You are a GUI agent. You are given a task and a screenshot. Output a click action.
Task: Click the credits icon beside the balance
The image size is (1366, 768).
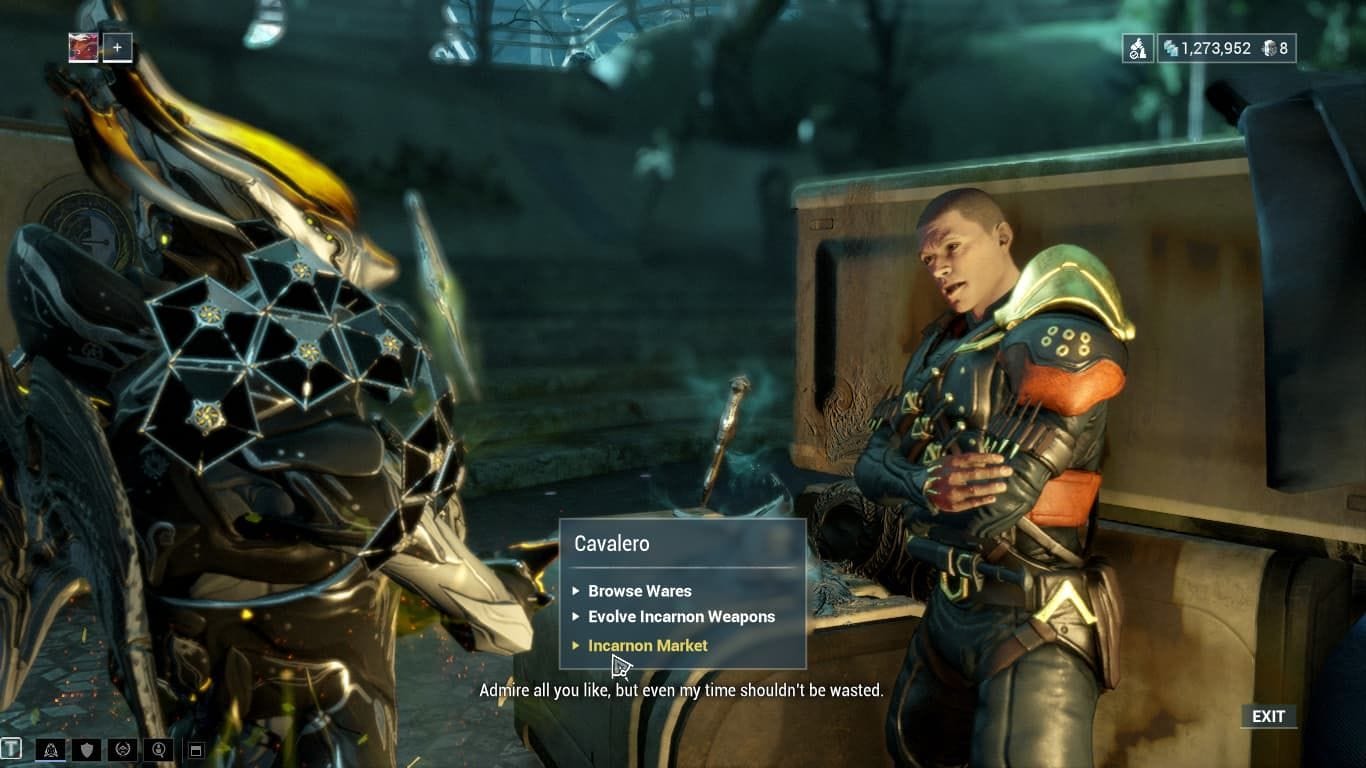1170,47
